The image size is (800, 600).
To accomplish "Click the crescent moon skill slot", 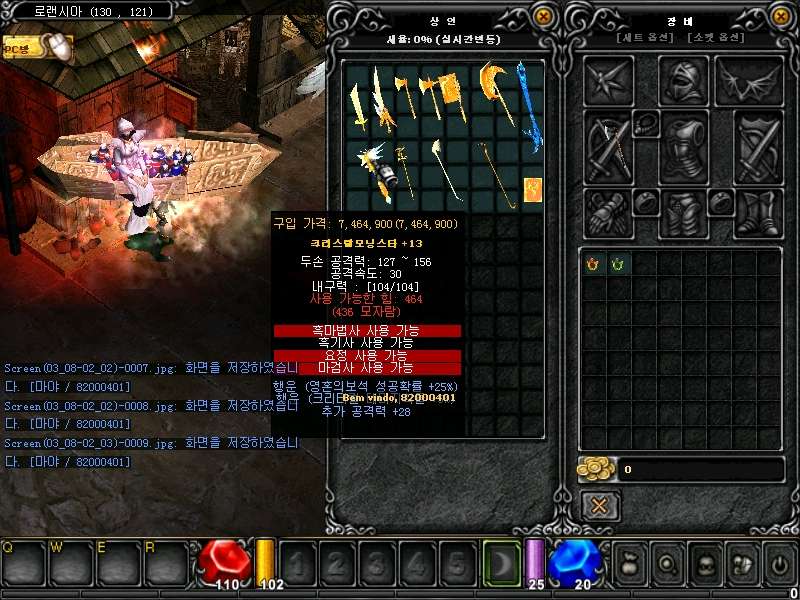I will [x=500, y=564].
